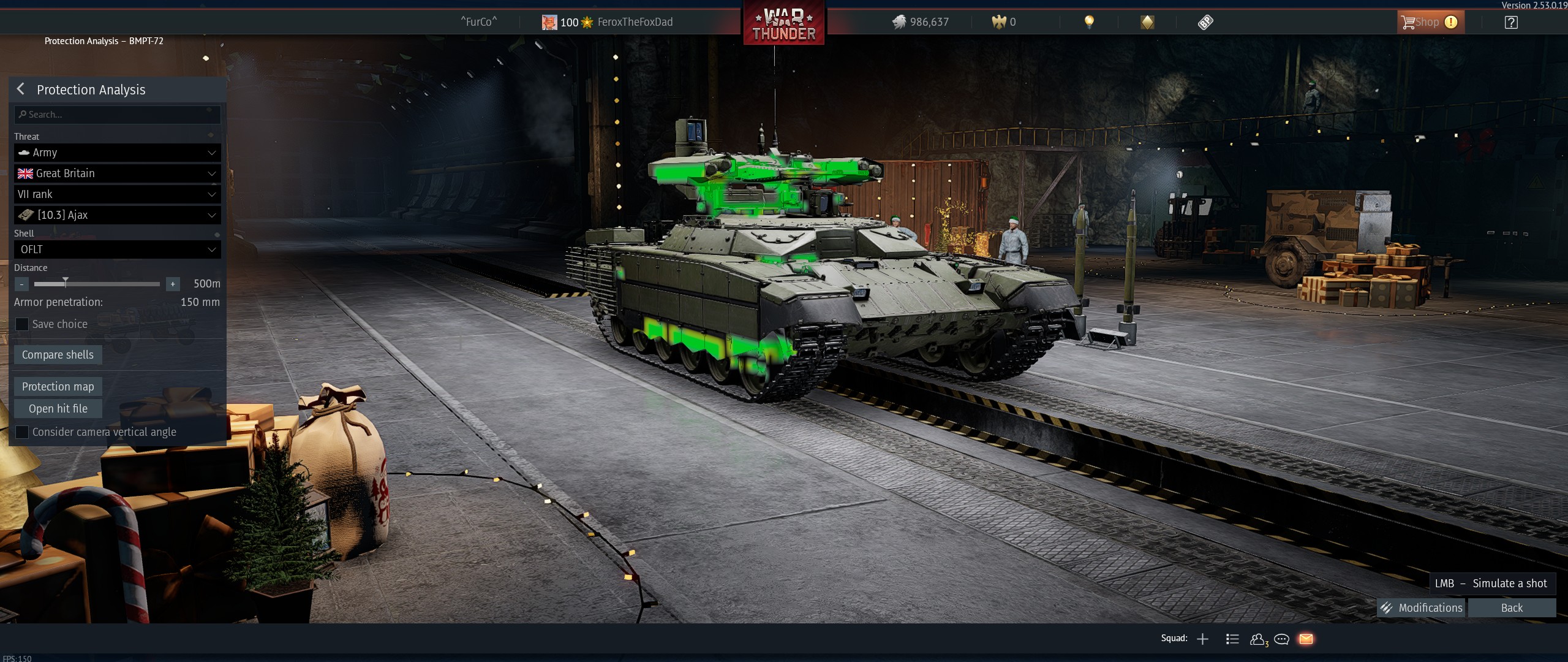Show the Protection map
Viewport: 1568px width, 662px height.
[58, 387]
